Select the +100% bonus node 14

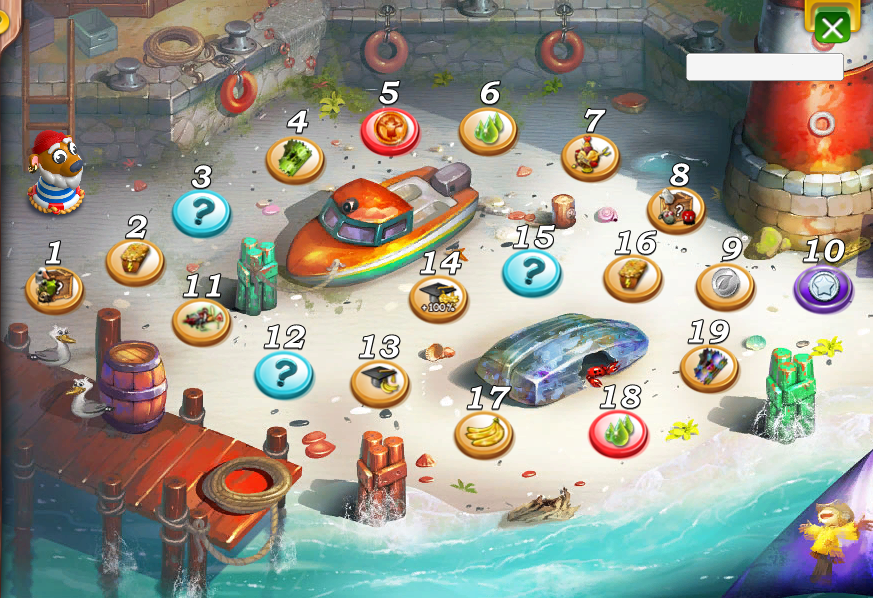pyautogui.click(x=439, y=298)
